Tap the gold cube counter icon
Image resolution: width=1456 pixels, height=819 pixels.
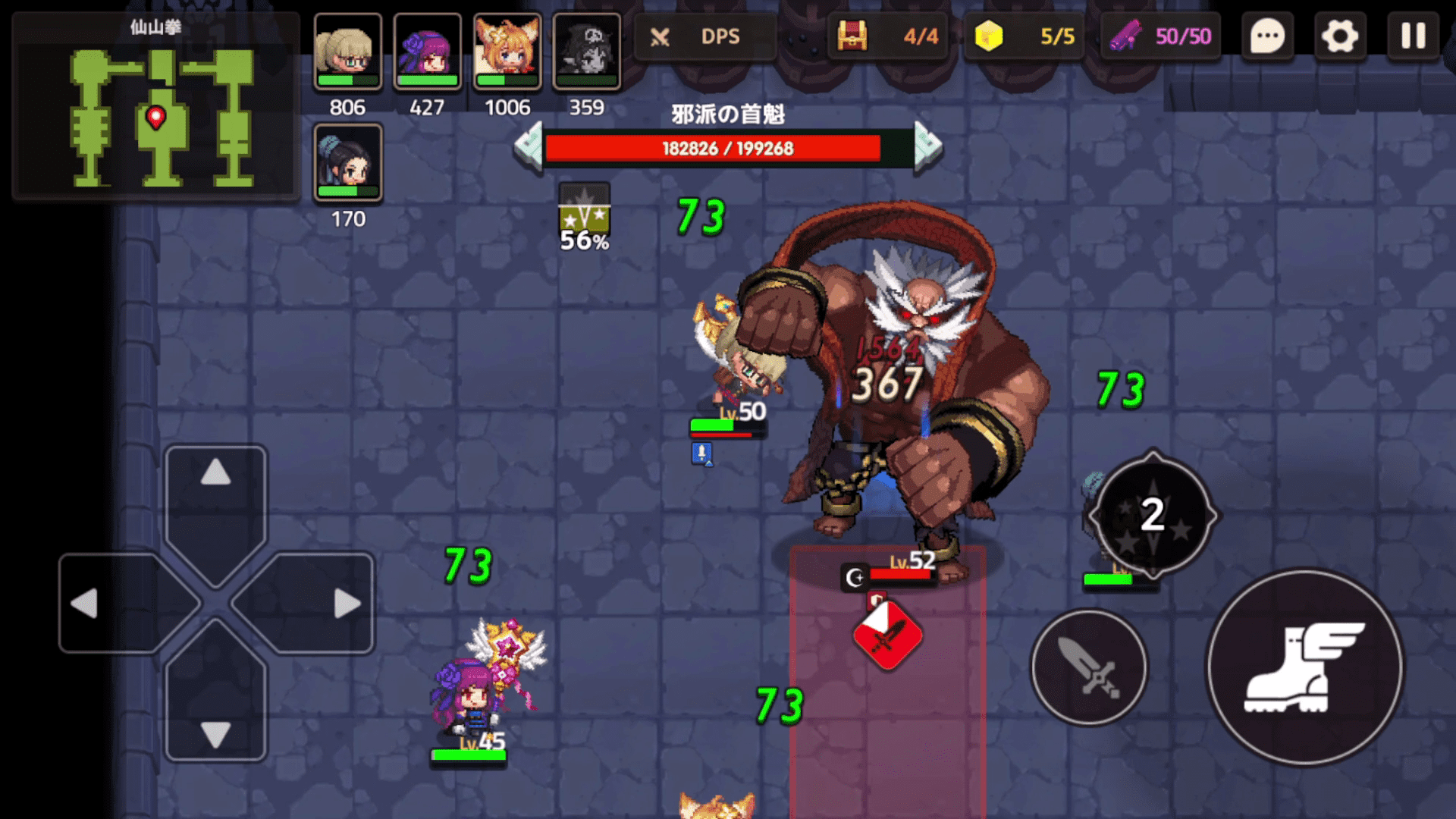click(988, 36)
